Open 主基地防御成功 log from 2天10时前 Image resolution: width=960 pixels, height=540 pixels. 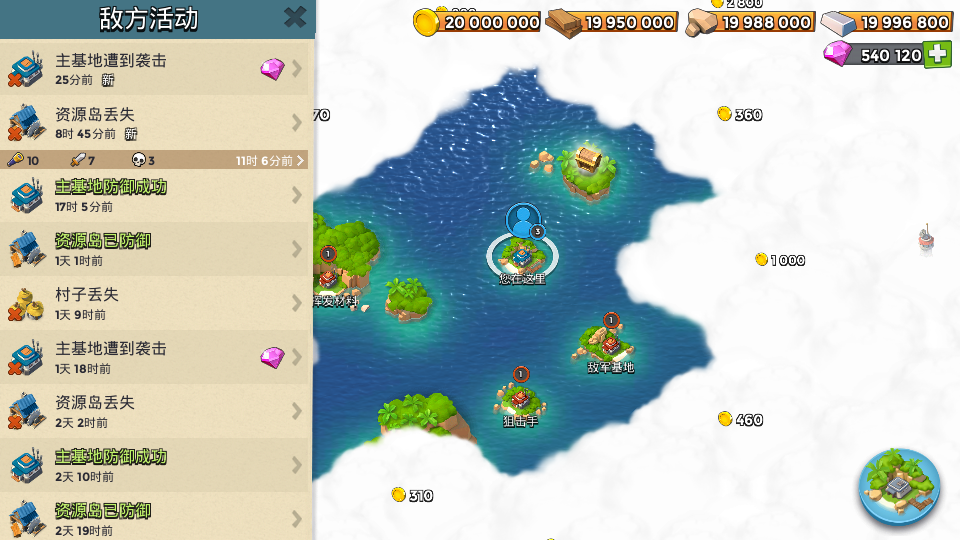(155, 465)
